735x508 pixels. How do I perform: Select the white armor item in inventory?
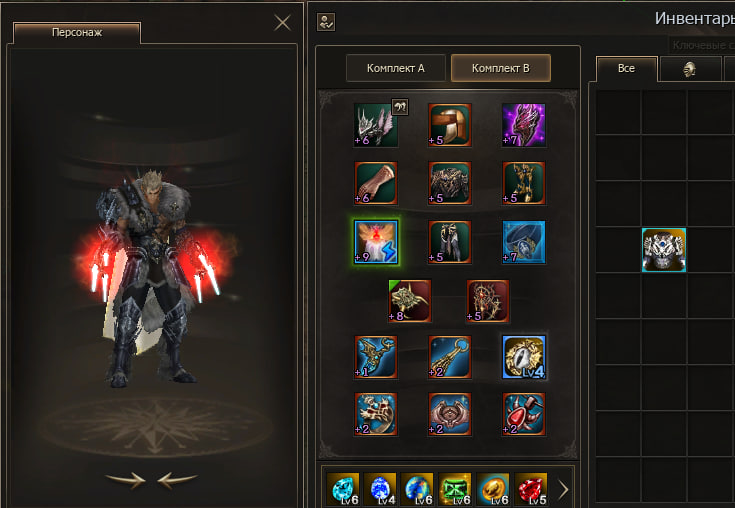663,249
